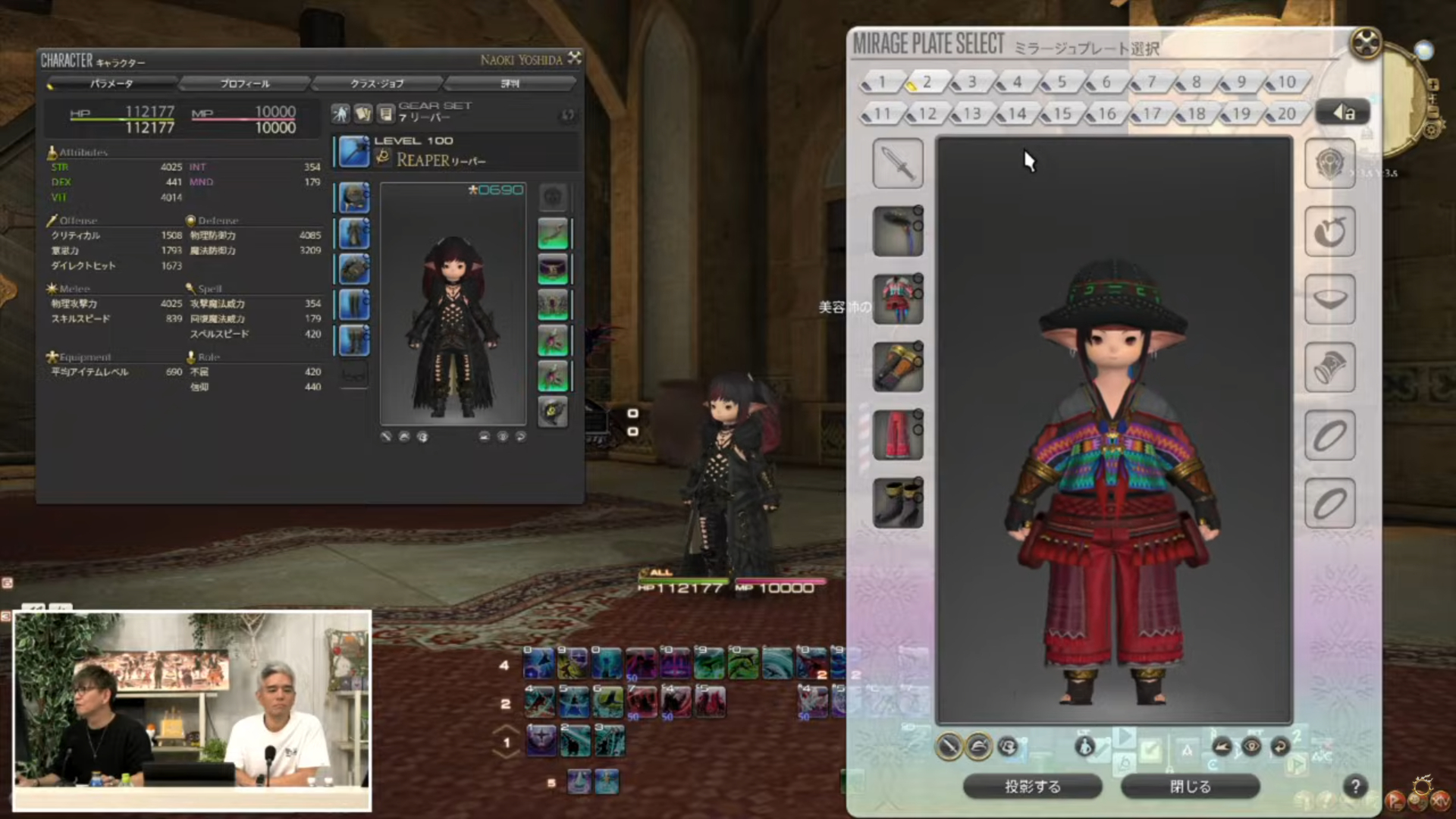Screen dimensions: 1456x819
Task: Toggle the headgear display hat control
Action: 977,746
